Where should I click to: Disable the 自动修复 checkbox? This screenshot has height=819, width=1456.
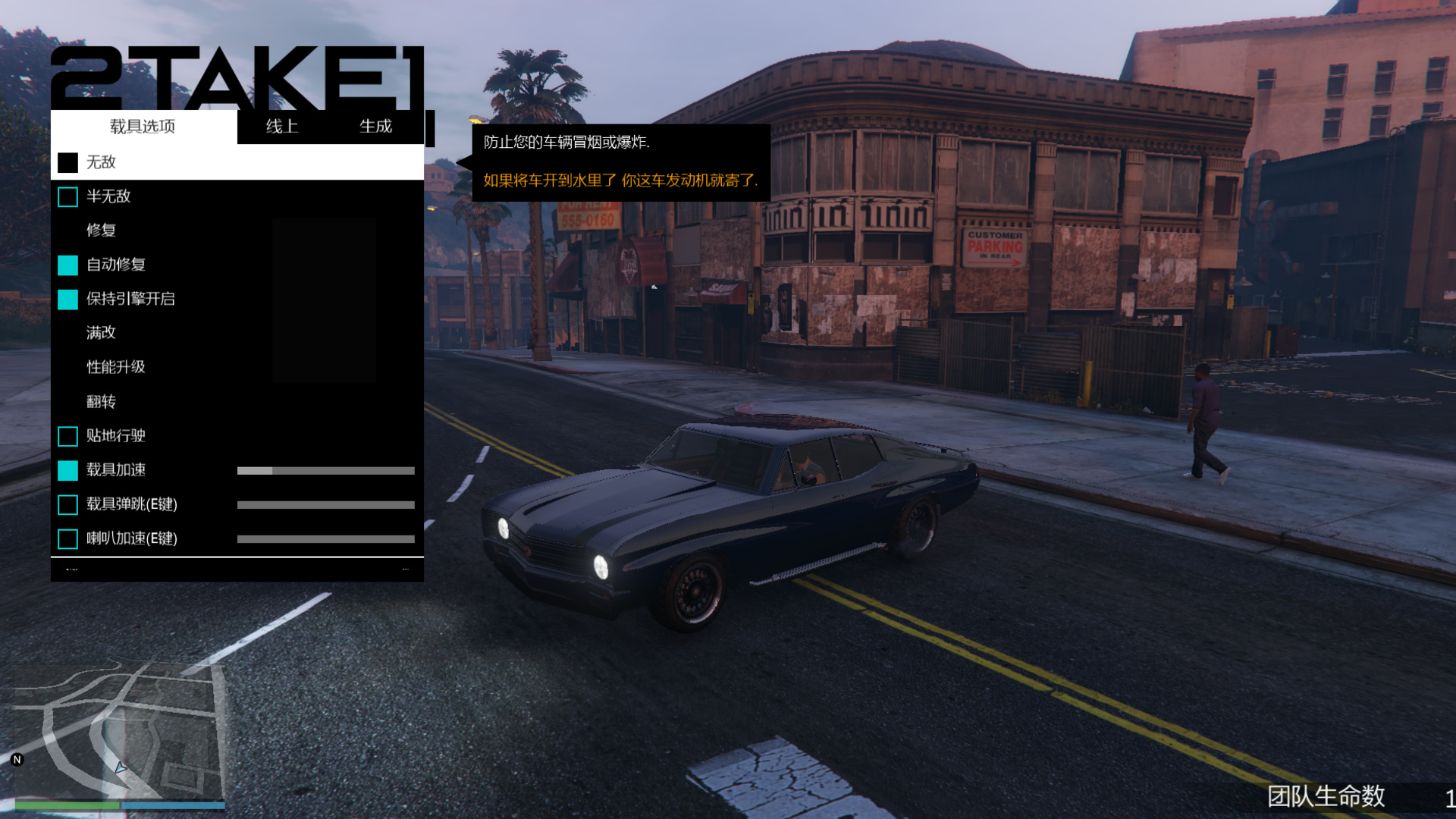67,265
